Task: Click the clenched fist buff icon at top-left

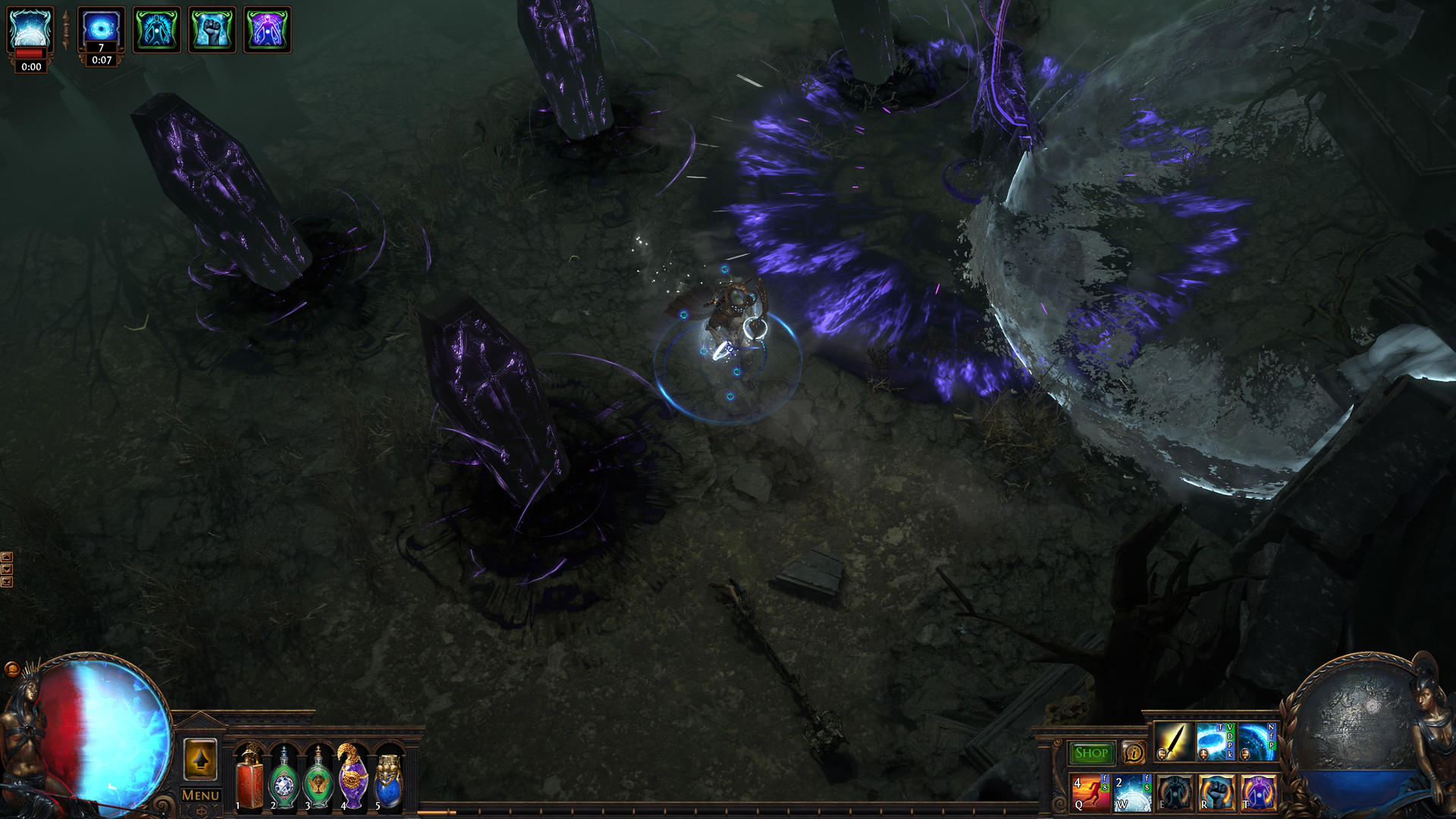Action: (212, 30)
